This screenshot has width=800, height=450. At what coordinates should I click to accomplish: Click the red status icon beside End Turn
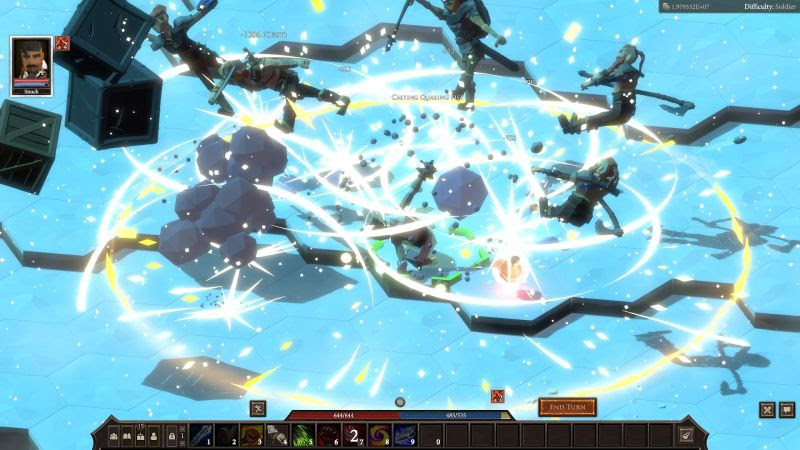tap(498, 396)
